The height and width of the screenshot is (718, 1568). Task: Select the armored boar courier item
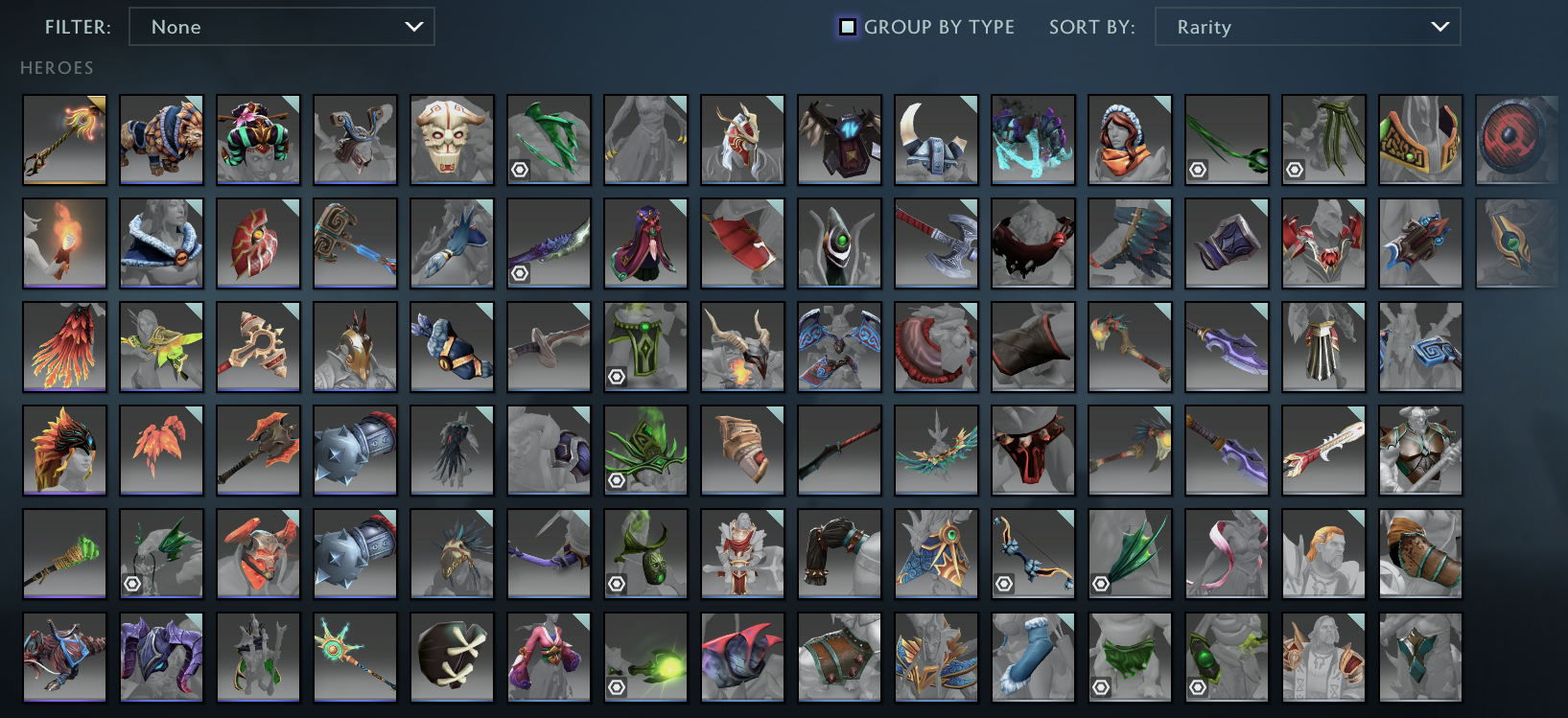coord(161,140)
